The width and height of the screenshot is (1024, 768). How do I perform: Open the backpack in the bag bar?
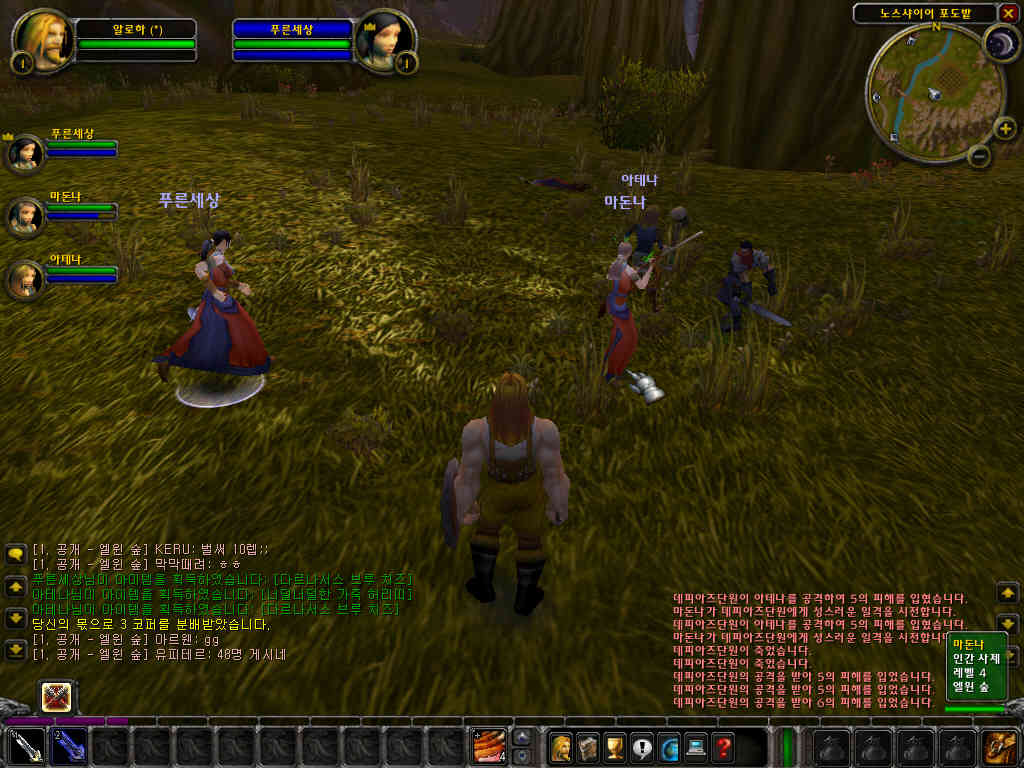click(1000, 746)
